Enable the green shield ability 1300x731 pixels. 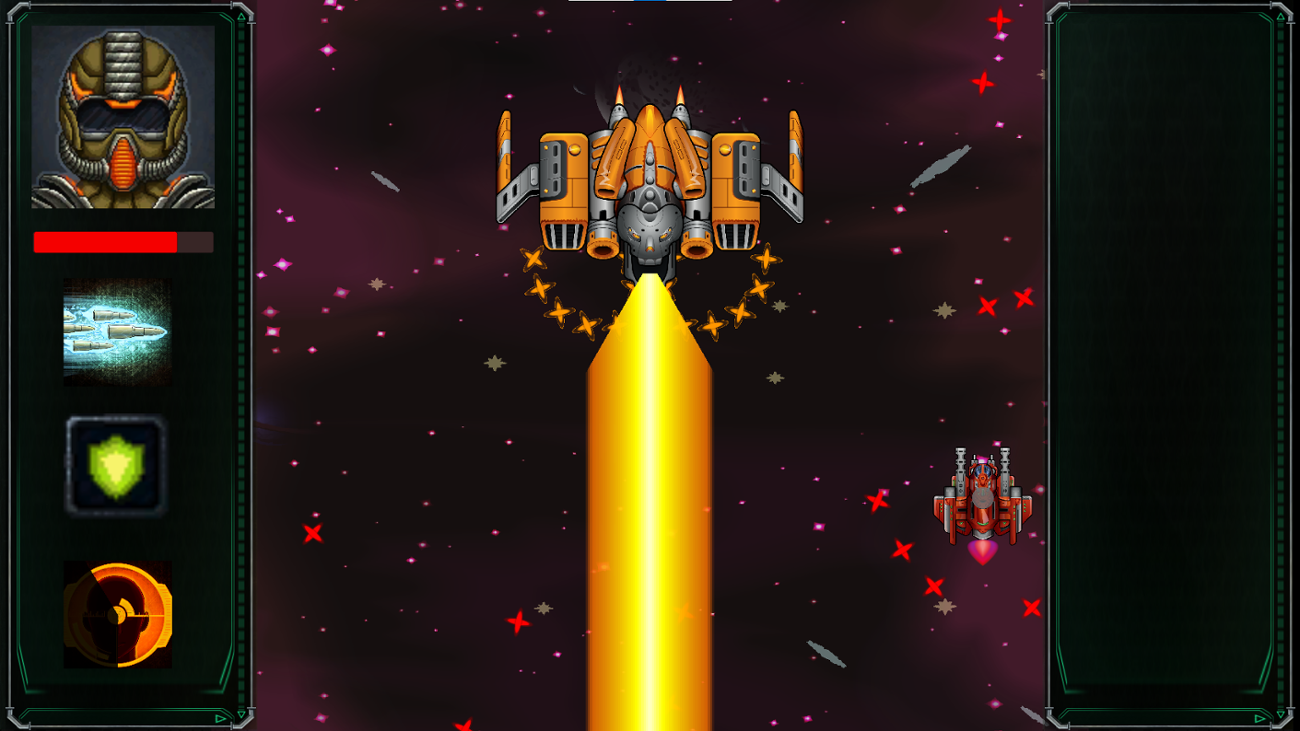click(x=117, y=463)
